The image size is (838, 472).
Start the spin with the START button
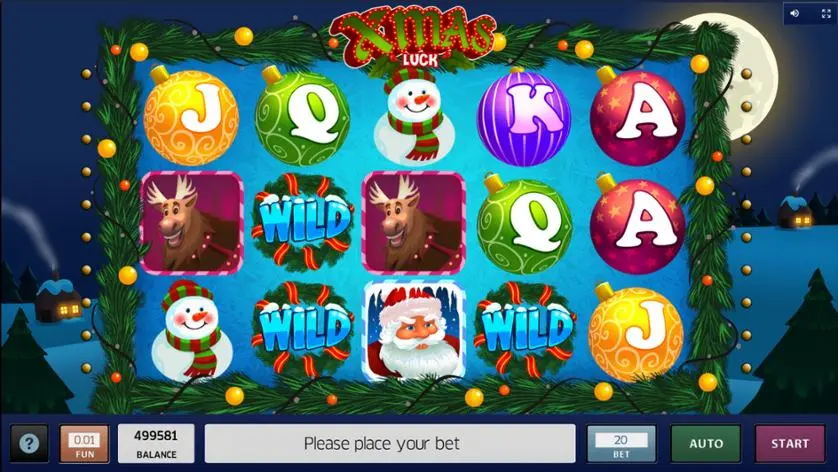(789, 443)
